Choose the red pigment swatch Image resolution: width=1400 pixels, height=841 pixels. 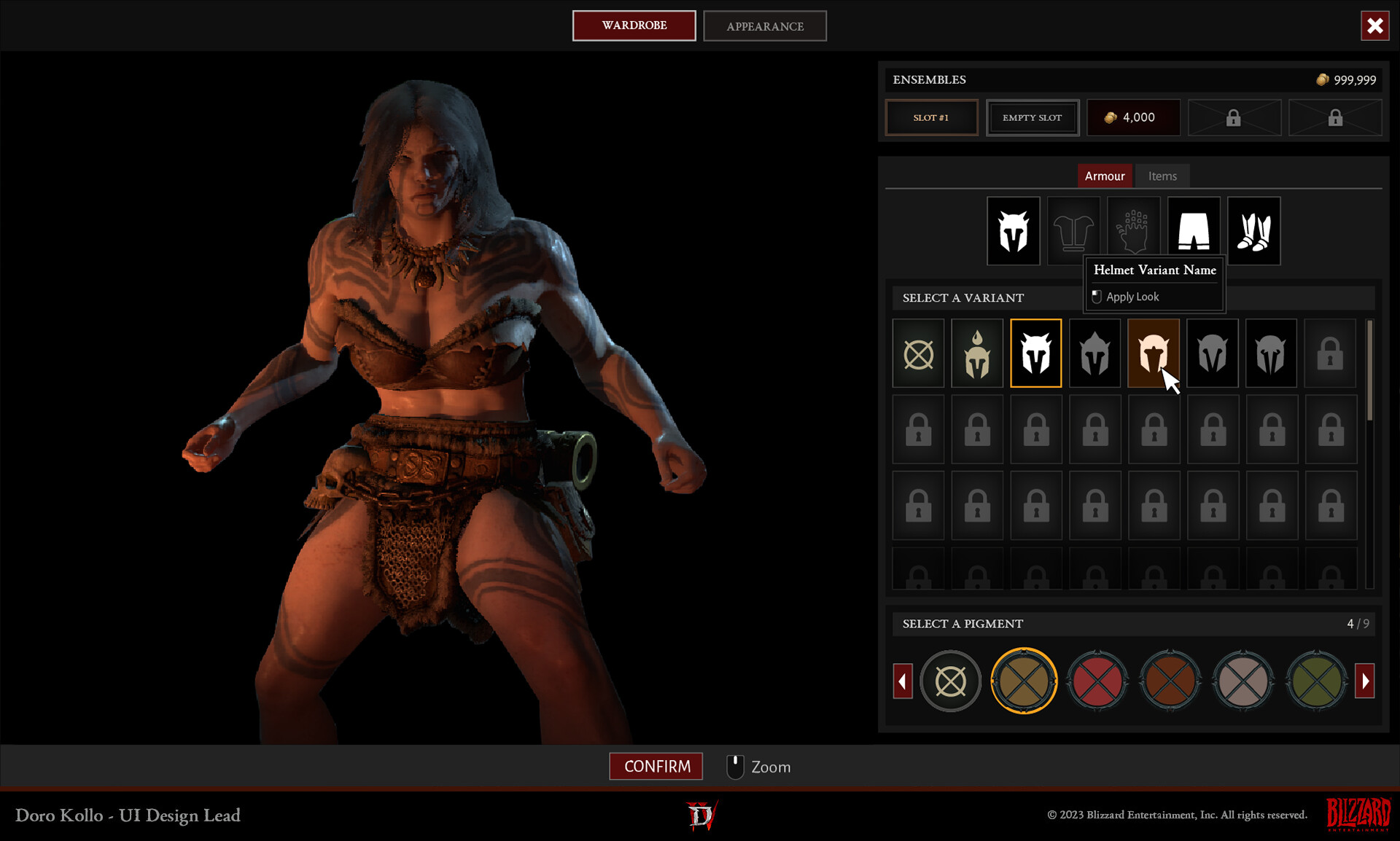click(x=1097, y=681)
